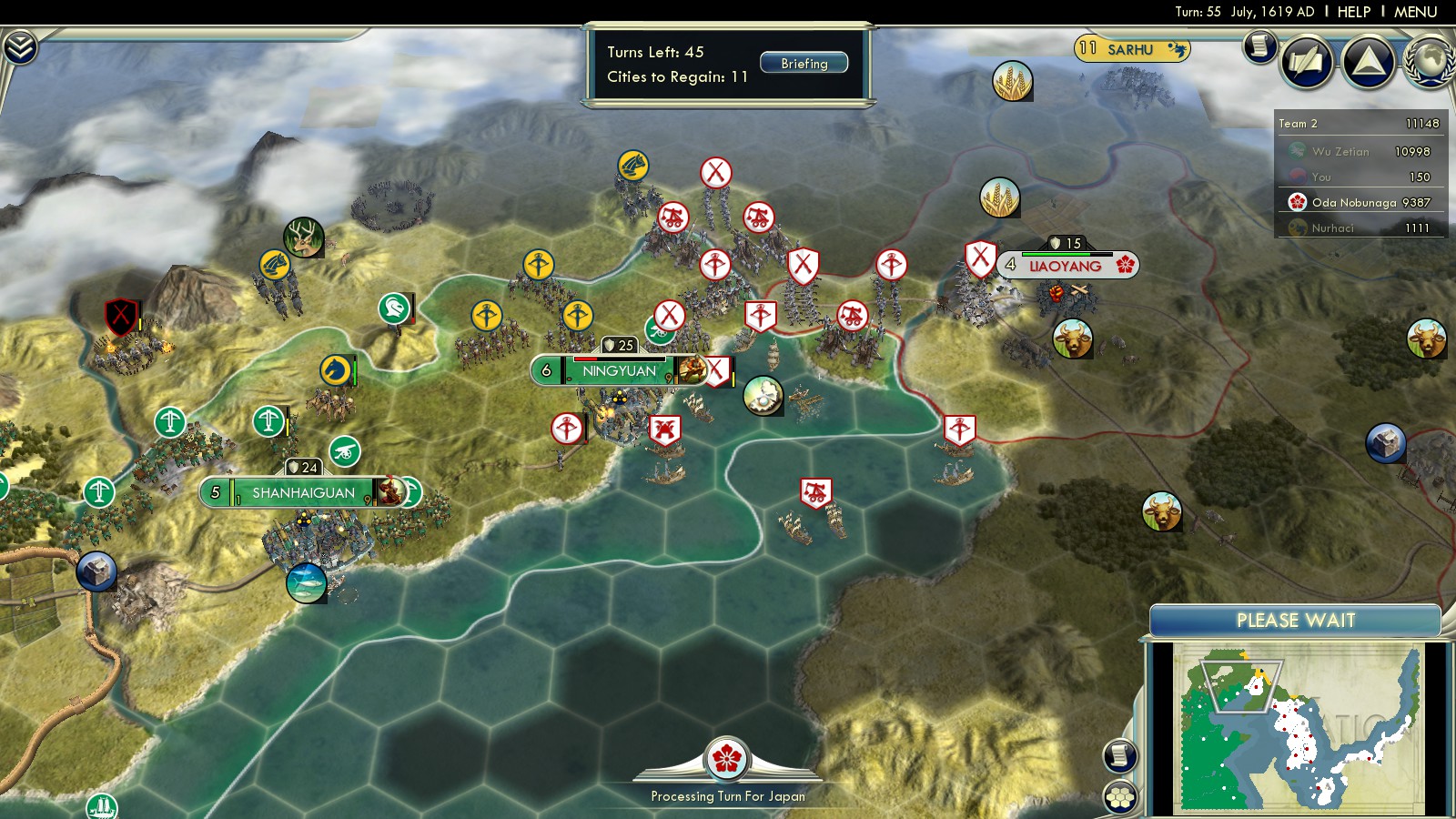Click the PLEASE WAIT turn button
The width and height of the screenshot is (1456, 819).
click(1295, 621)
